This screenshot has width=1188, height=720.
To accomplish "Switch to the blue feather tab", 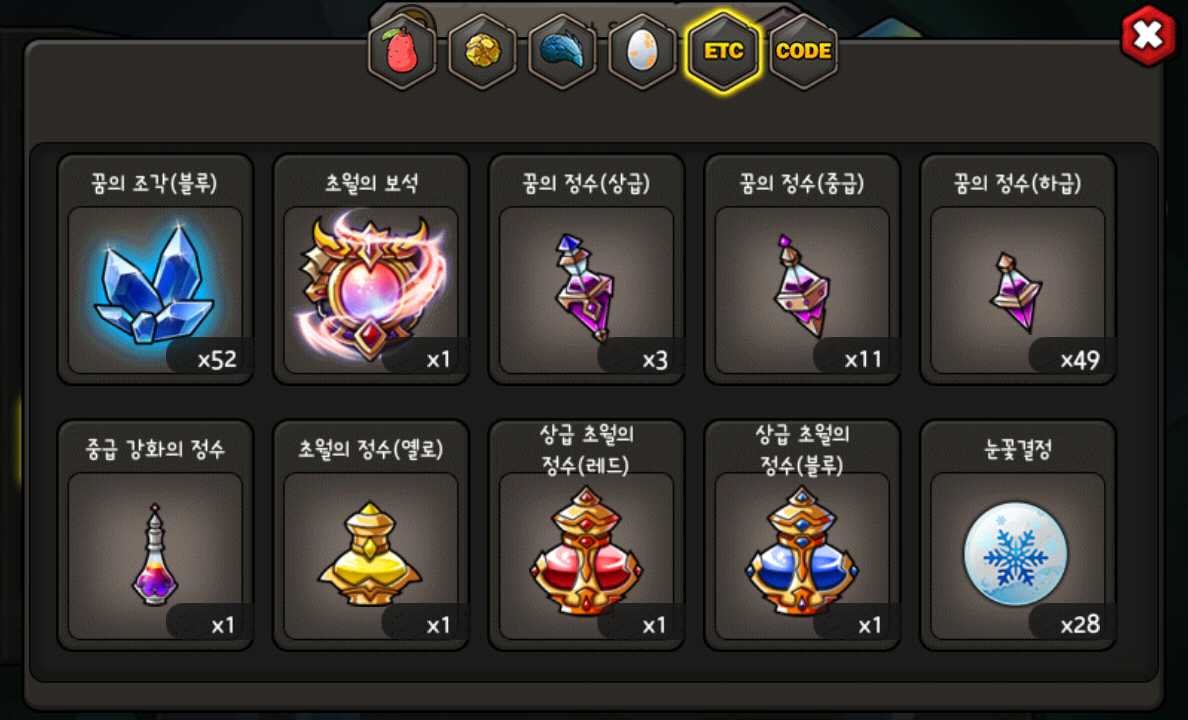I will coord(562,52).
